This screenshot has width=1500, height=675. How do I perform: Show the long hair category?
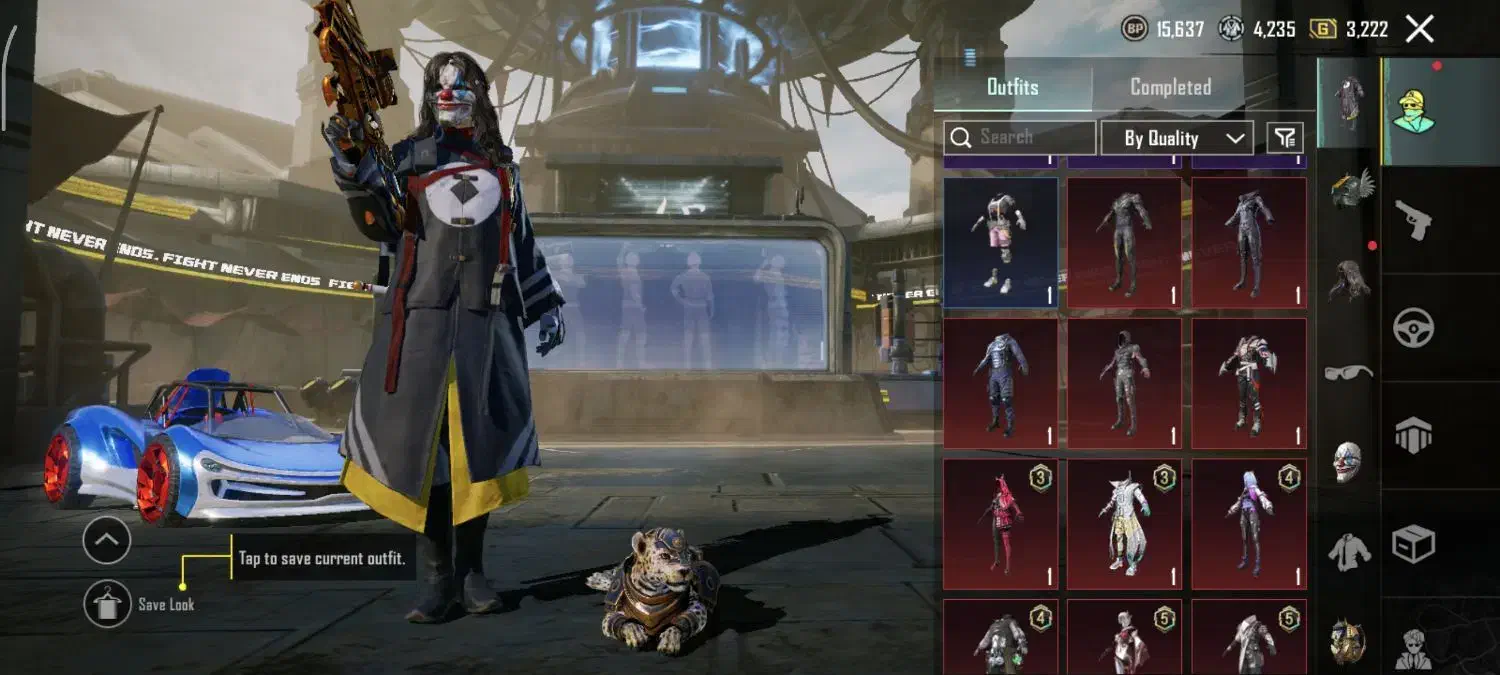1348,280
